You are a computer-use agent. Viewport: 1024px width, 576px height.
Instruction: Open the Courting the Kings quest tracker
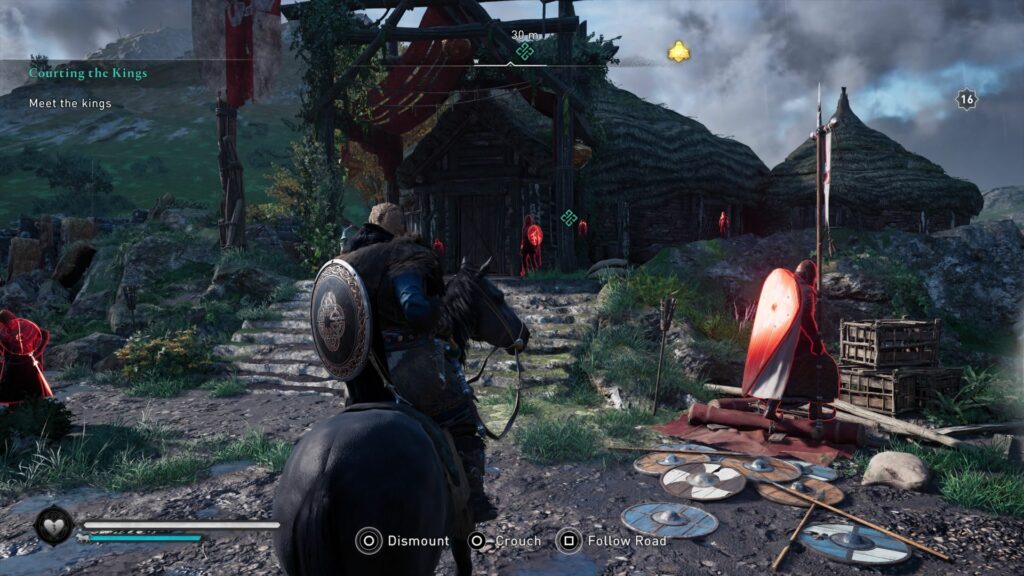click(x=88, y=73)
